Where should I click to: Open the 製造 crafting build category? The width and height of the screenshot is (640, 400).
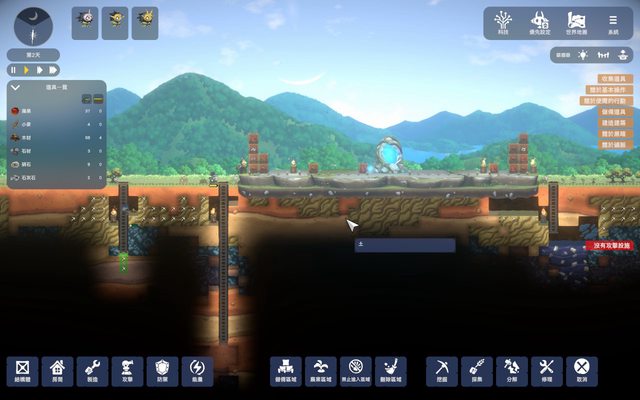click(x=92, y=369)
